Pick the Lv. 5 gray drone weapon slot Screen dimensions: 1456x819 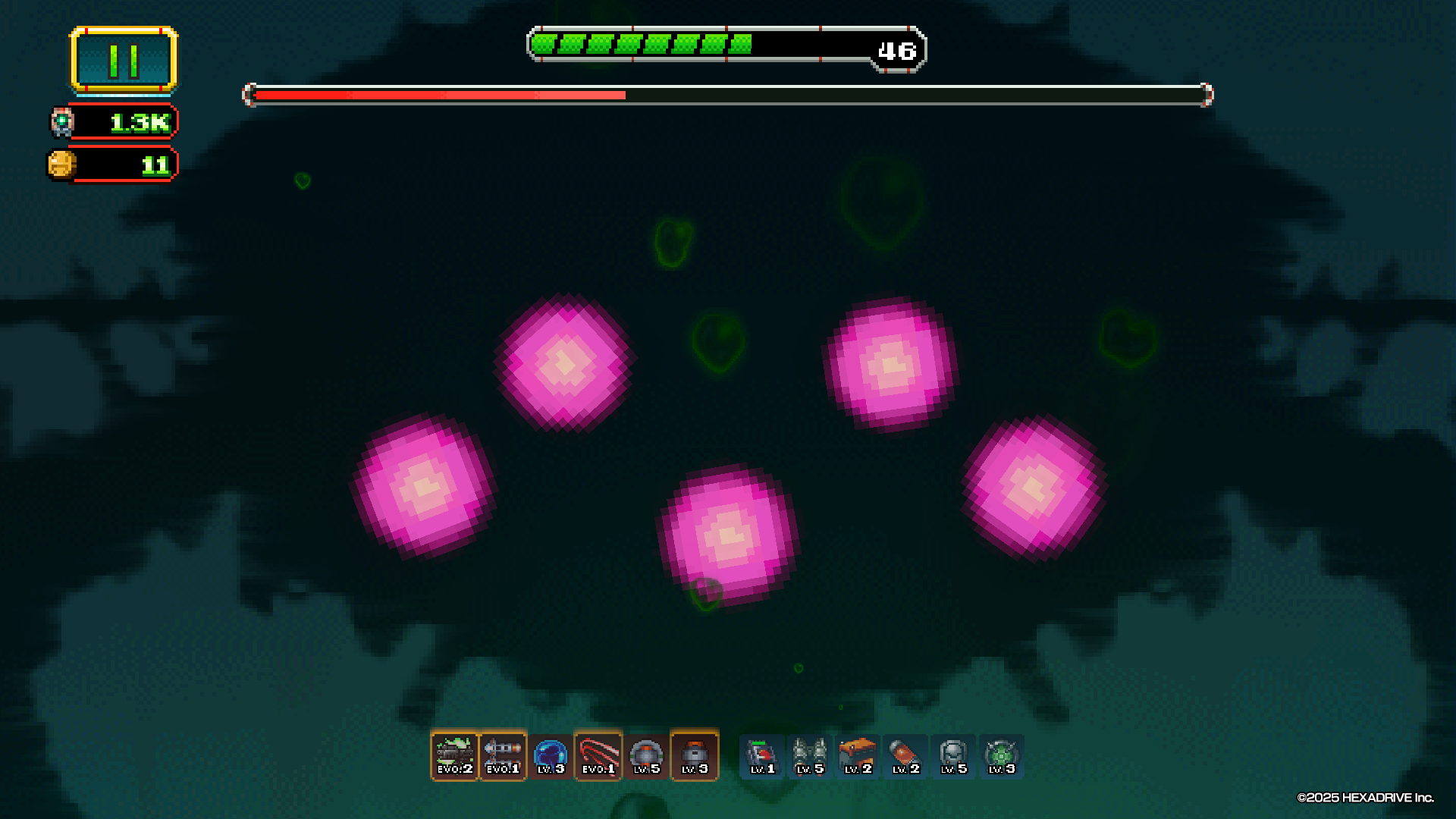pyautogui.click(x=646, y=756)
